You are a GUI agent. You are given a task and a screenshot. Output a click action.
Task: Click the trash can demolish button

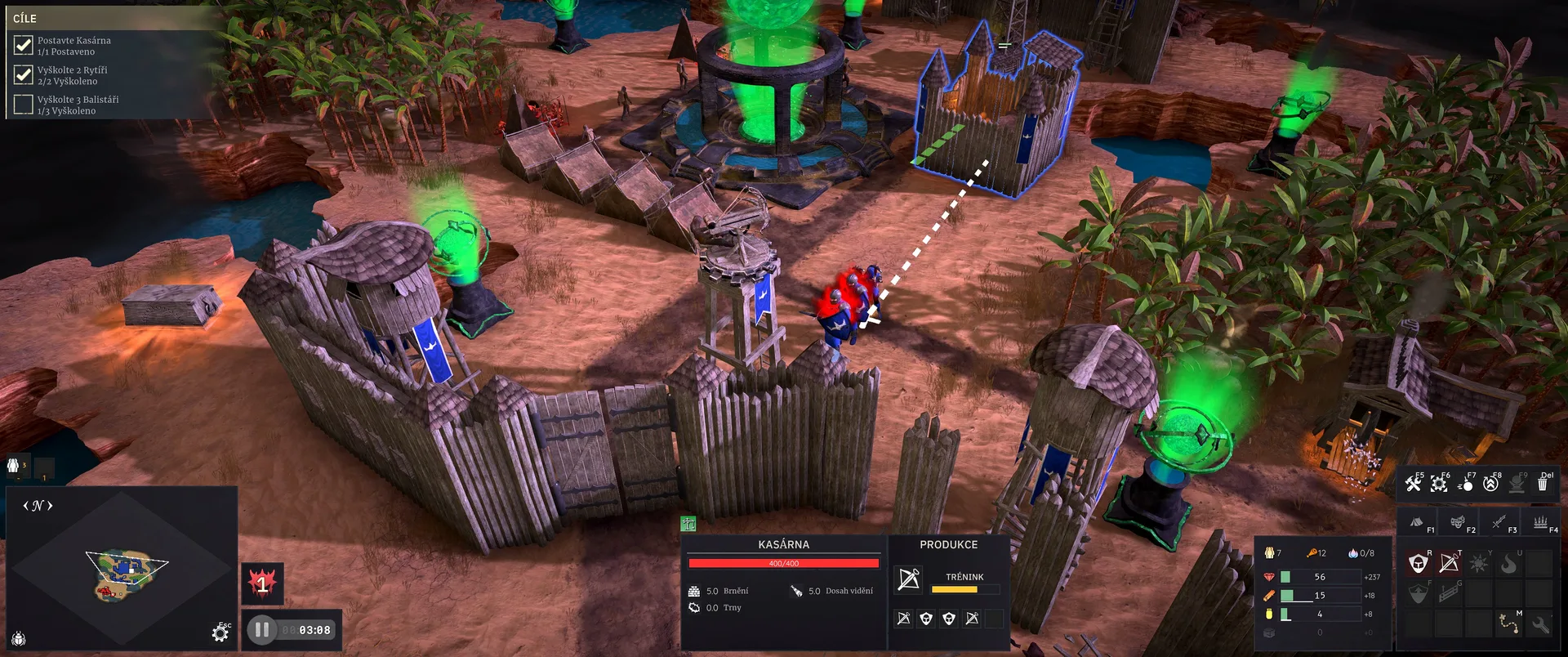point(1543,484)
